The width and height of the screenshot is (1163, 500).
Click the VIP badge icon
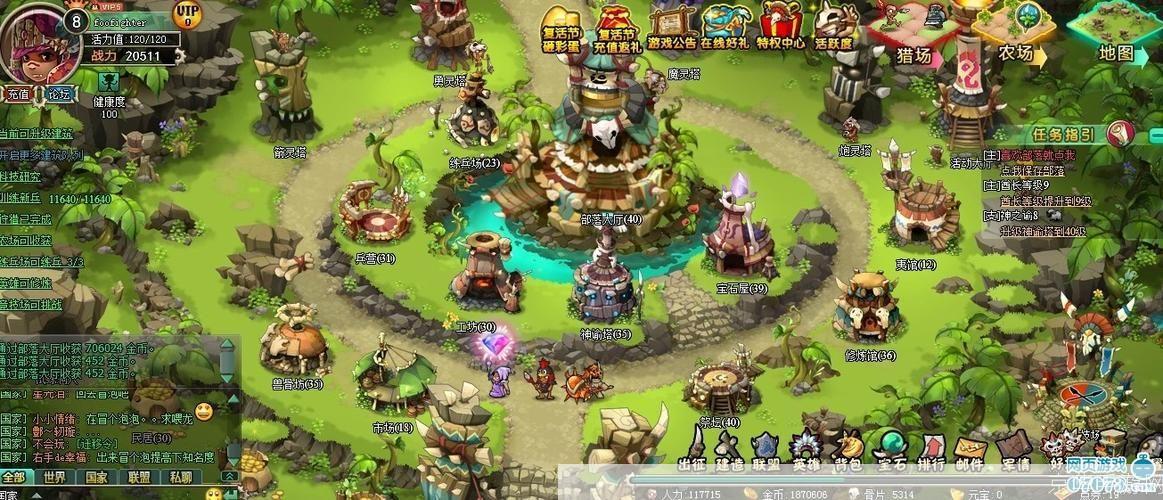tap(186, 14)
